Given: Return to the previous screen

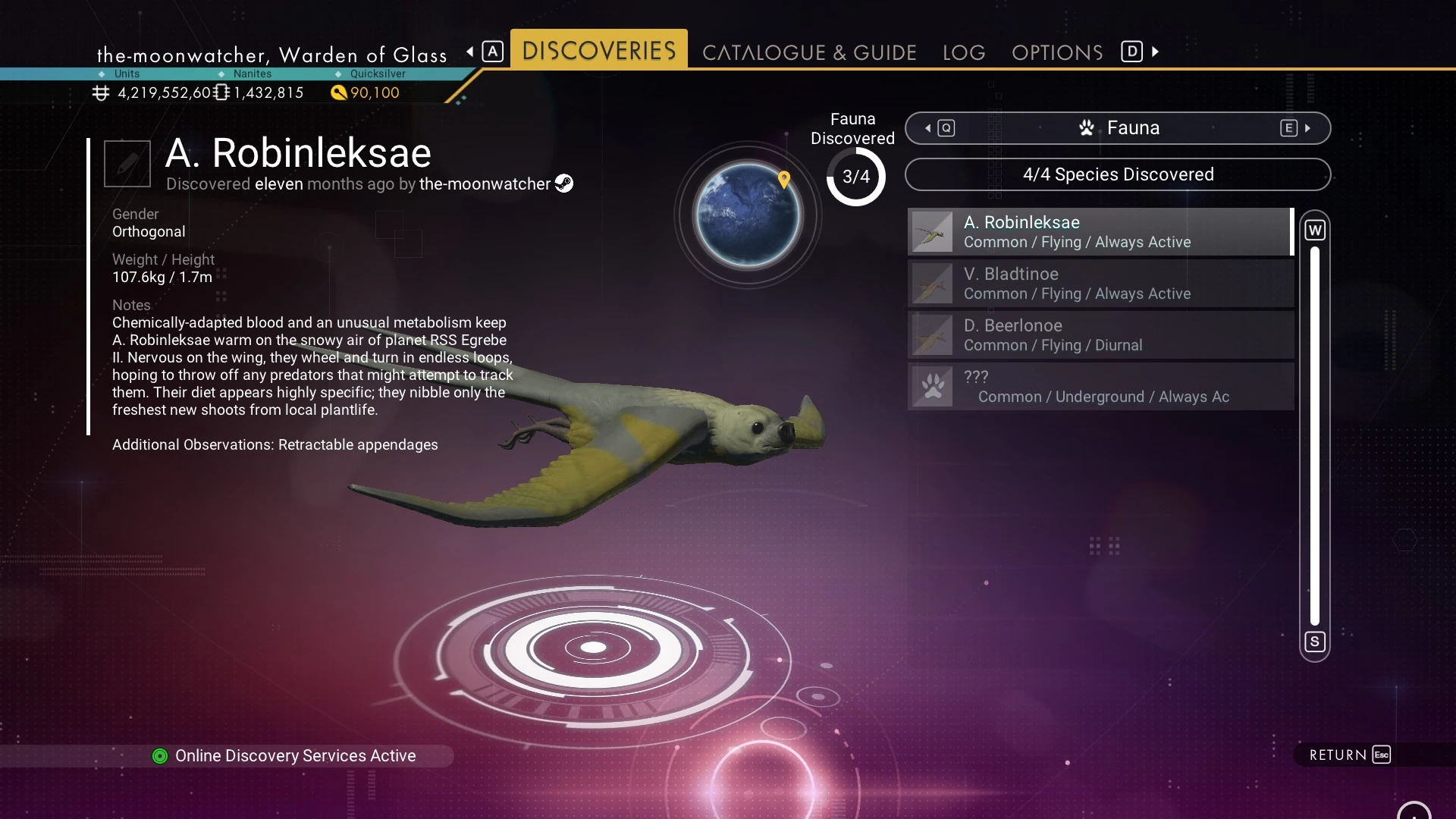Looking at the screenshot, I should click(1349, 755).
